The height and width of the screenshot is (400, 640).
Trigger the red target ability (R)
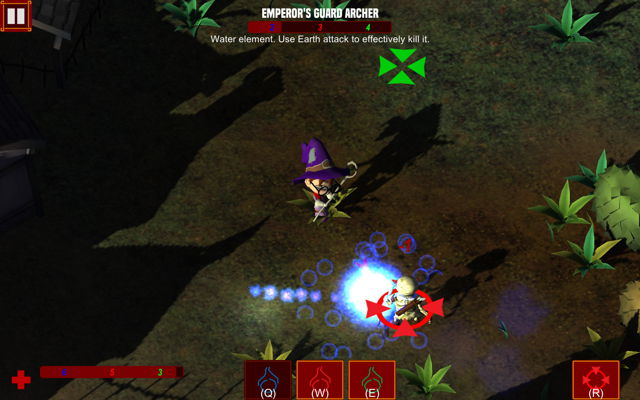click(x=596, y=380)
